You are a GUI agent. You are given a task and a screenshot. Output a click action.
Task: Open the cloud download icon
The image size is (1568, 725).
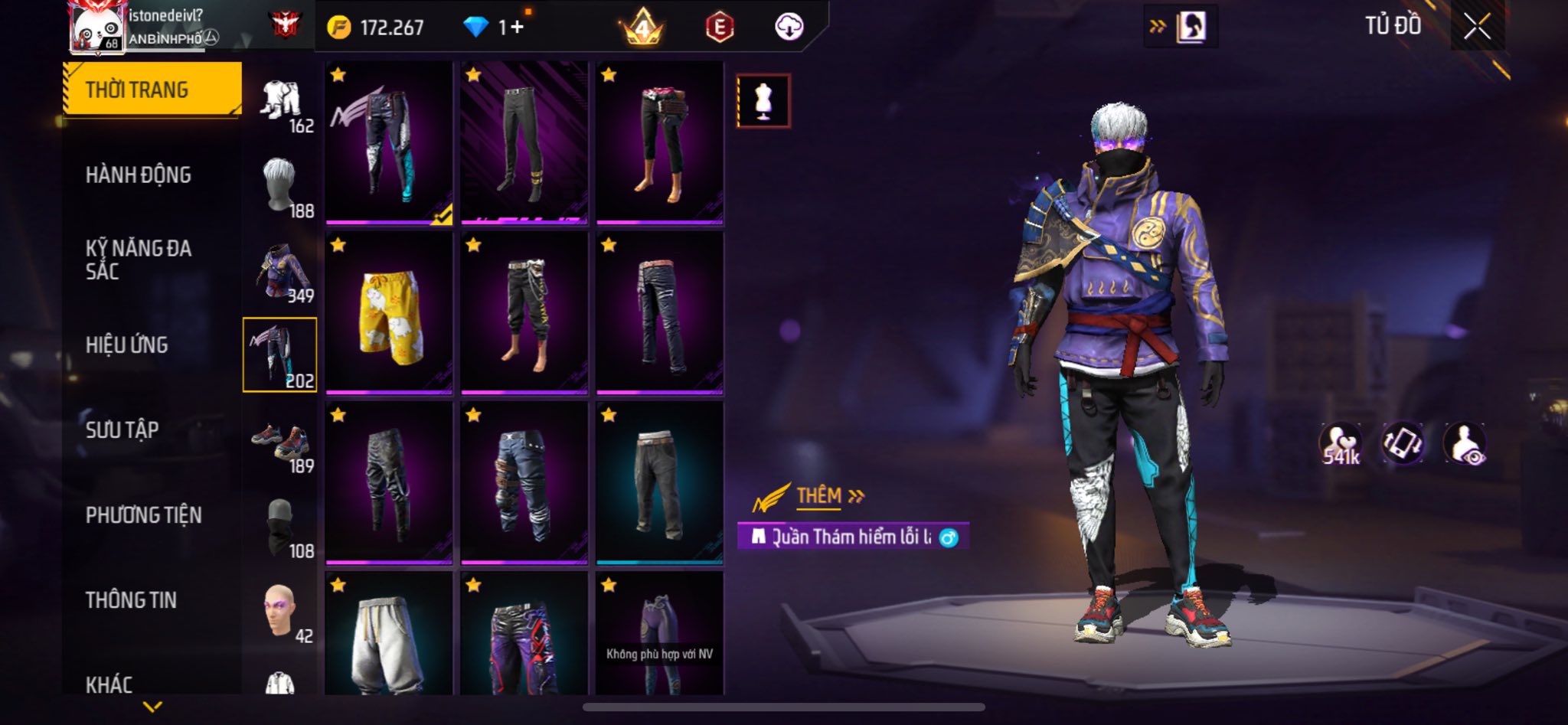[789, 28]
